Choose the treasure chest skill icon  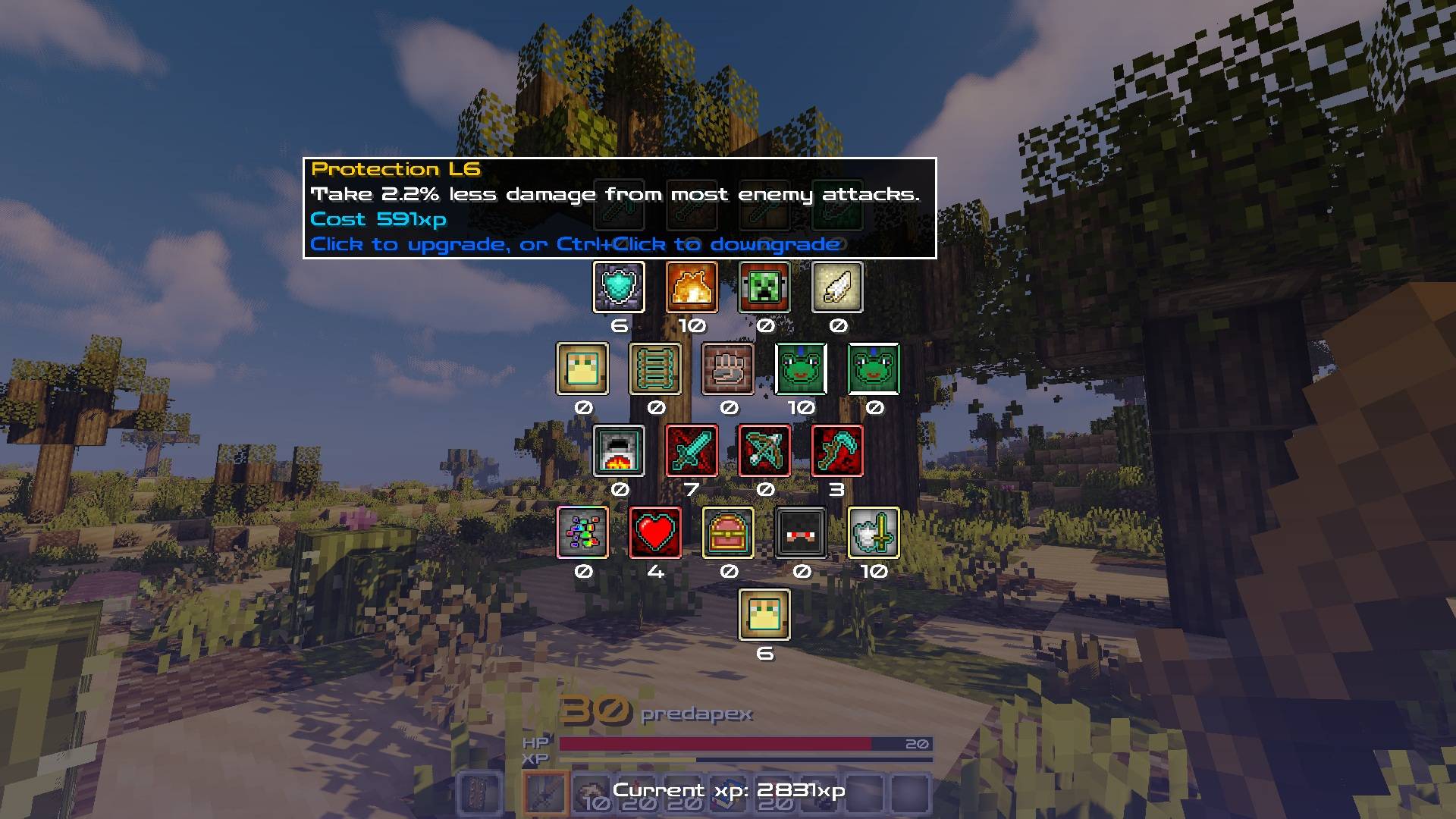(728, 533)
